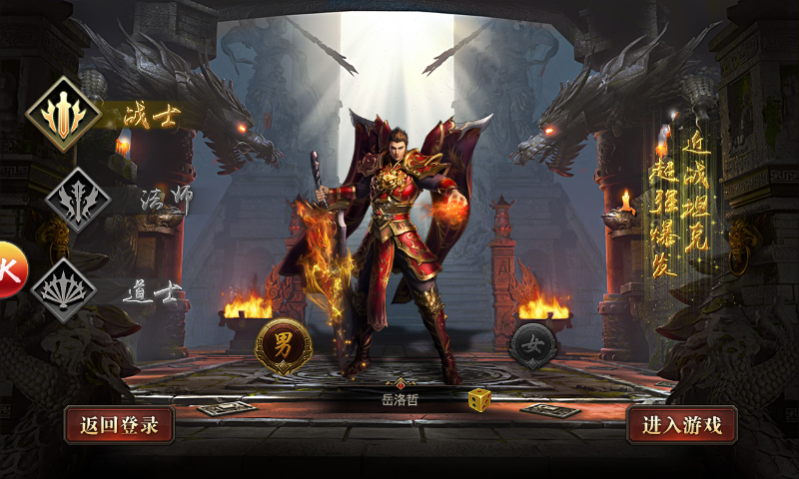Select the 战士 warrior class
The height and width of the screenshot is (479, 799).
(x=64, y=114)
